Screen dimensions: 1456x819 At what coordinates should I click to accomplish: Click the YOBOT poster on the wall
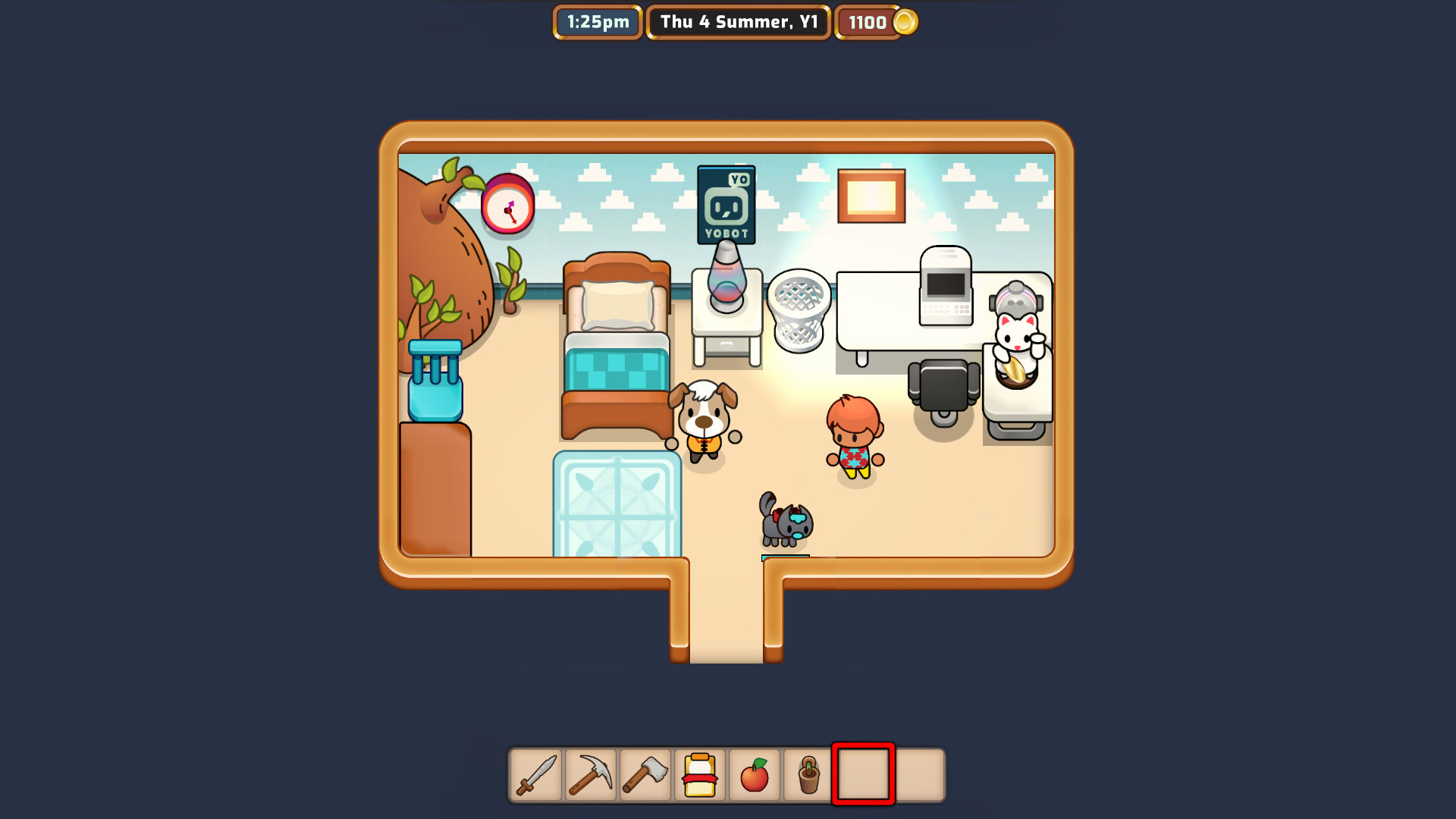click(725, 203)
